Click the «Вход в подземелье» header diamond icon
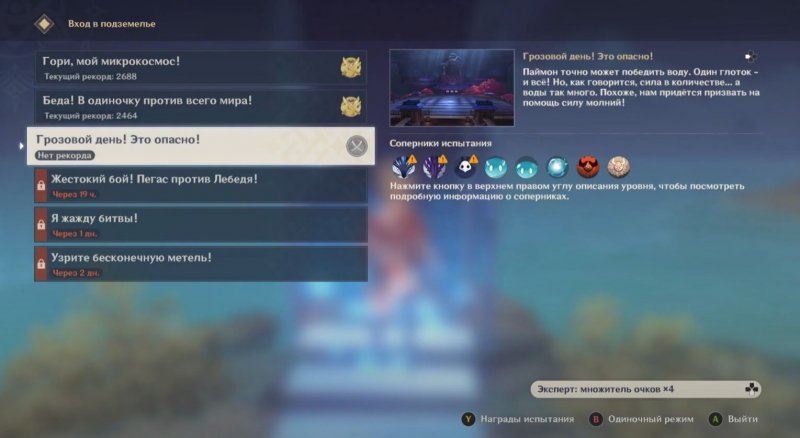The image size is (800, 438). point(43,22)
